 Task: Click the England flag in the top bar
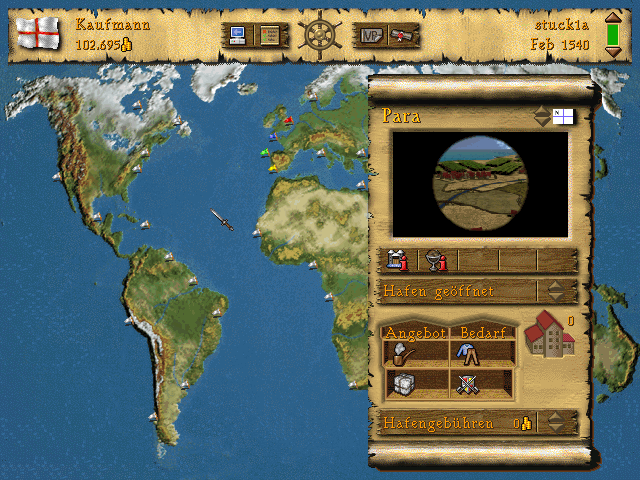click(x=39, y=33)
